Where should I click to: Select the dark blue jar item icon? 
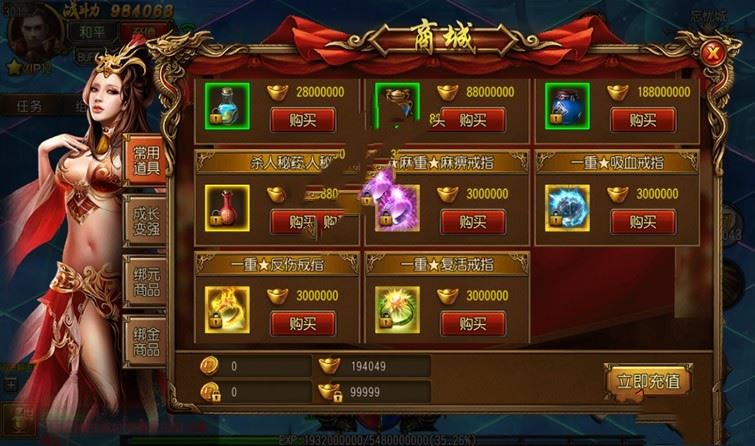pyautogui.click(x=564, y=105)
